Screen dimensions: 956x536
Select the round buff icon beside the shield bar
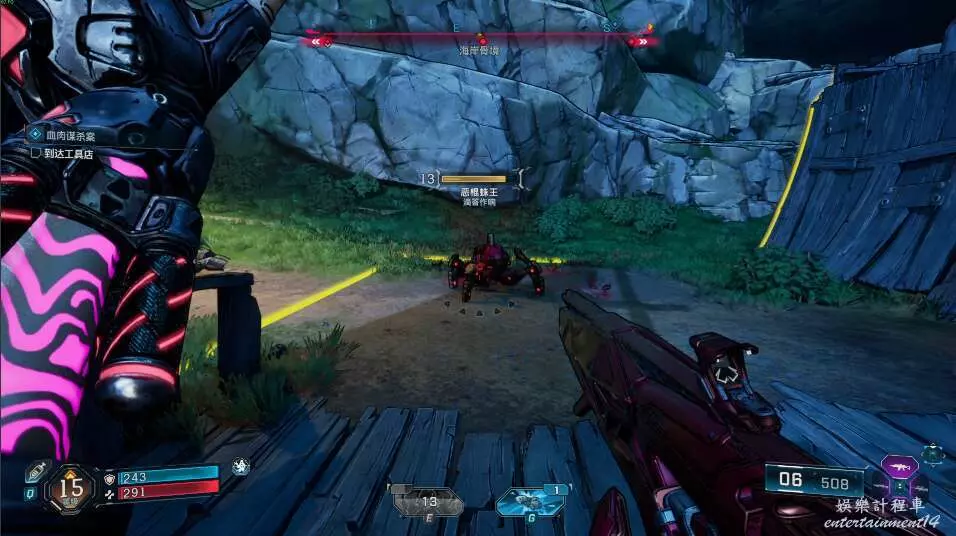point(240,466)
